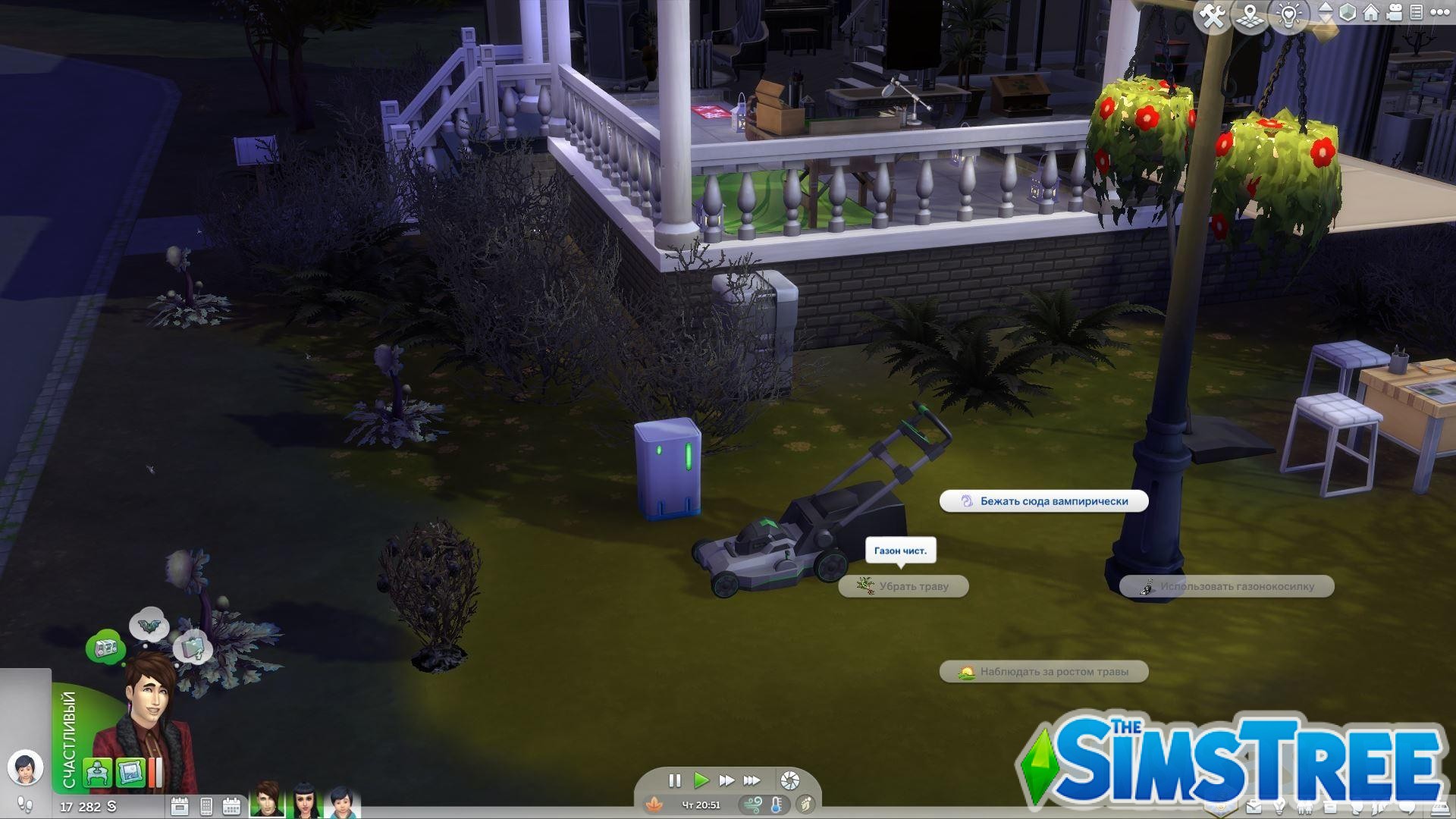Go down one floor with the down arrow
Image resolution: width=1456 pixels, height=819 pixels.
coord(1326,20)
